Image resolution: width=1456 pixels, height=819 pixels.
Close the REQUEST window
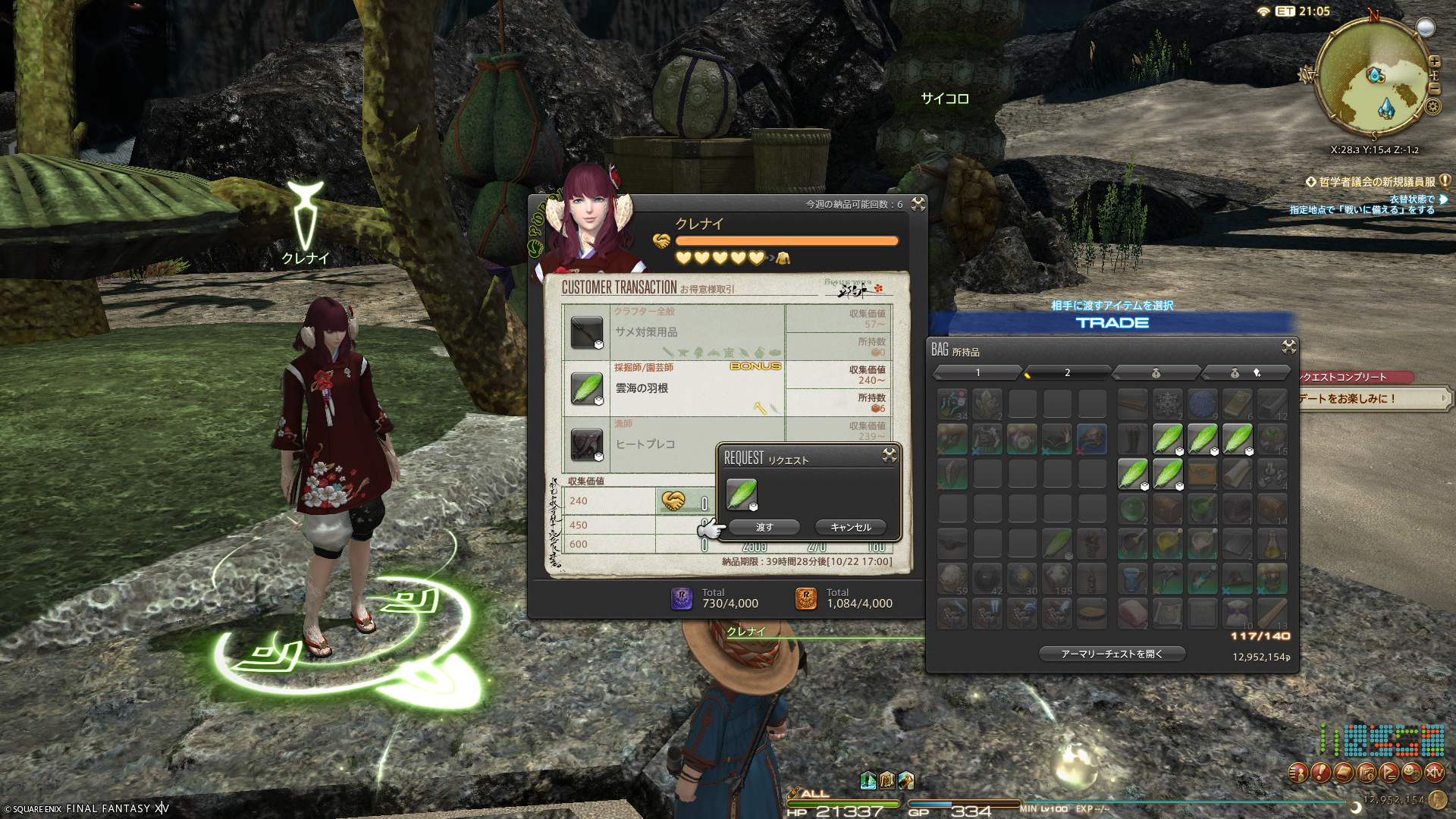pos(890,455)
